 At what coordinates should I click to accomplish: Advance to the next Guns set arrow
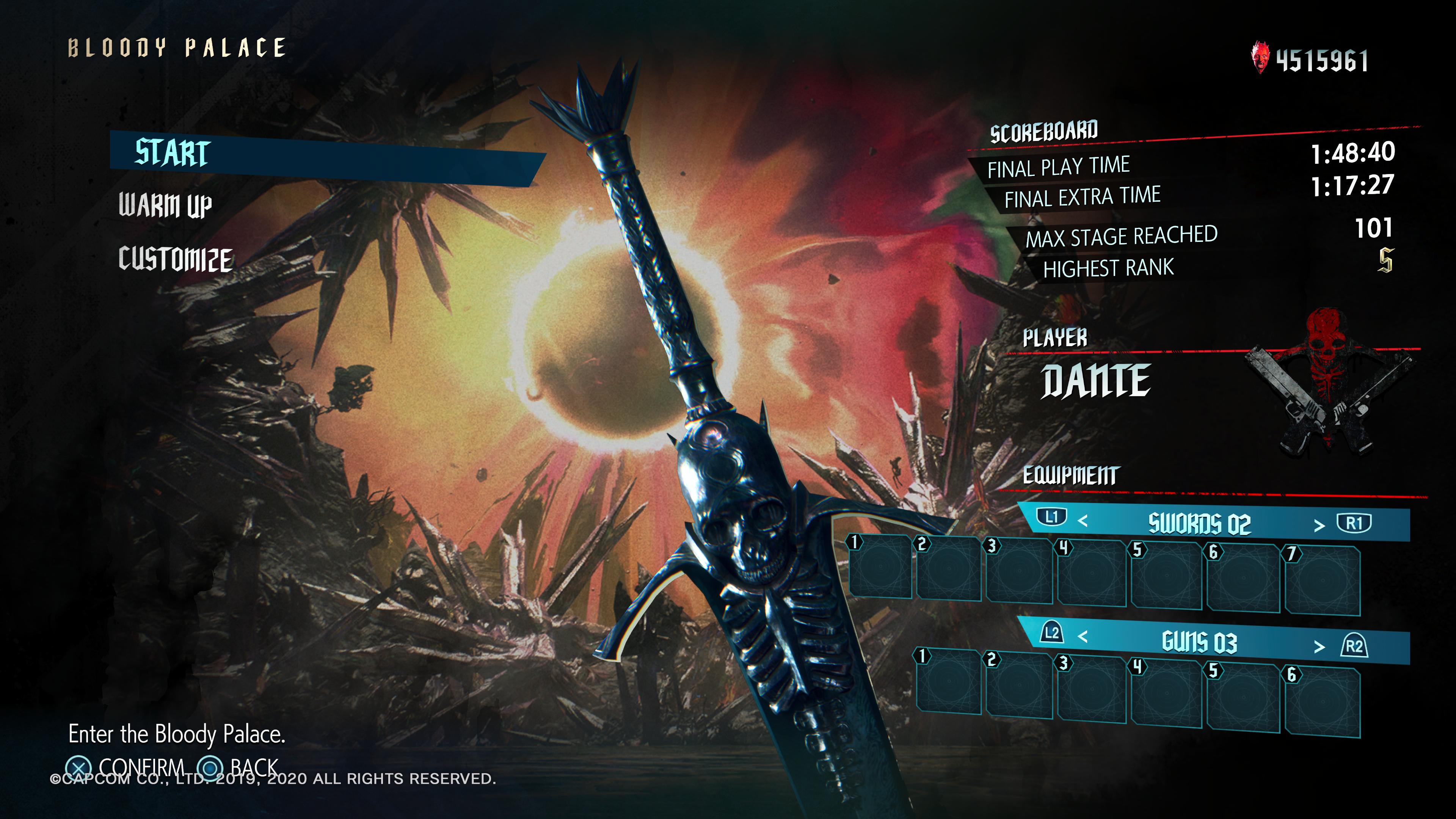pos(1319,646)
